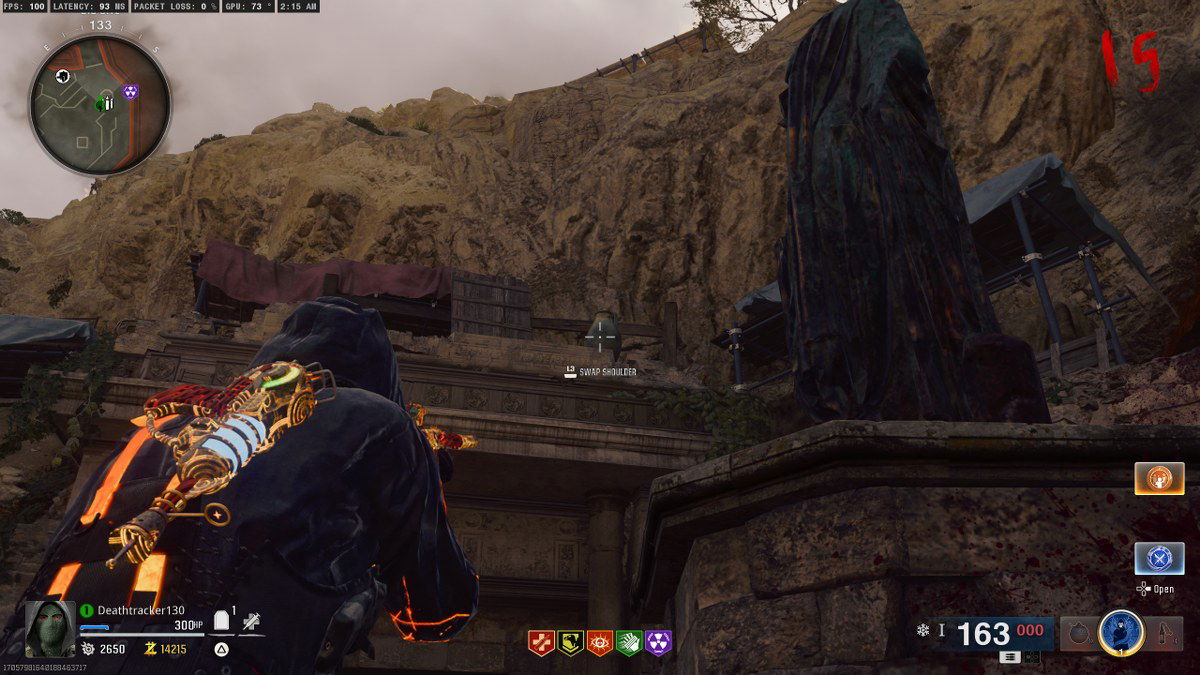Image resolution: width=1200 pixels, height=675 pixels.
Task: Click the self-revive syringe icon
Action: 251,621
